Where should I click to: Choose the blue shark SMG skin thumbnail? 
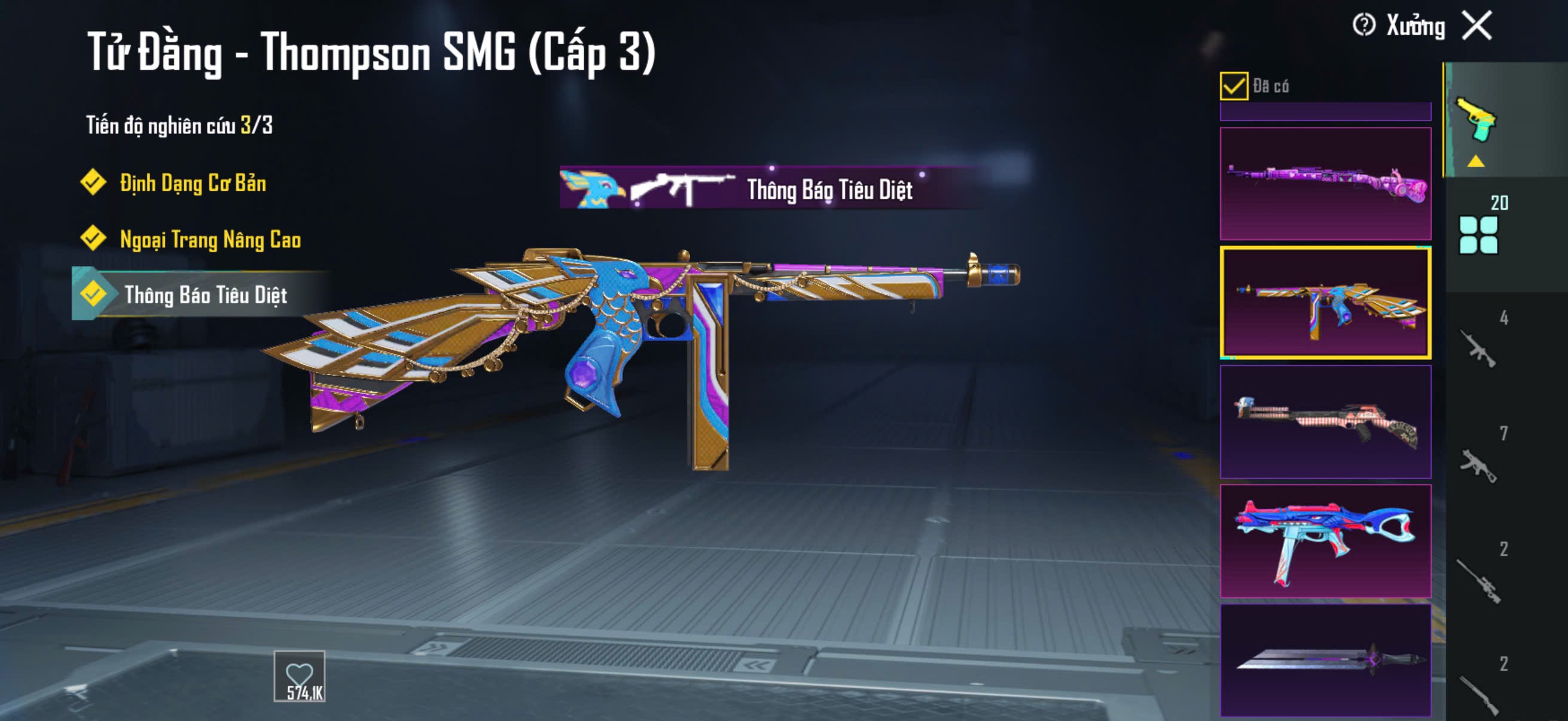1325,541
